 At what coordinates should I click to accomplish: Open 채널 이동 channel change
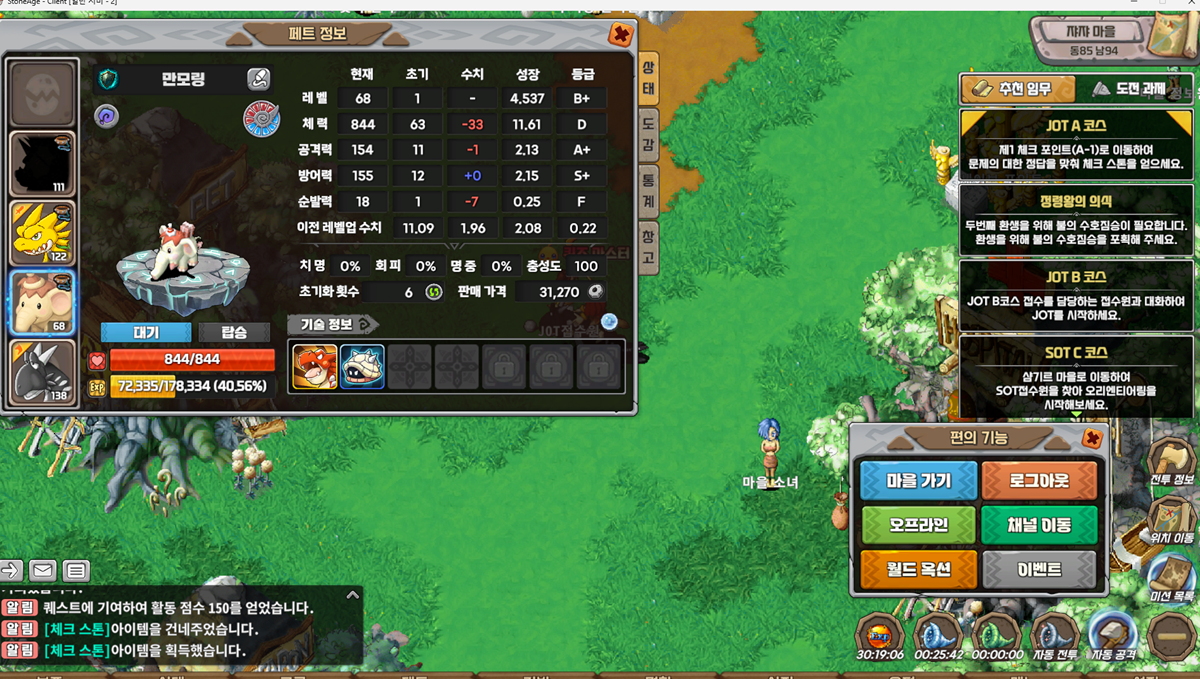pyautogui.click(x=1039, y=525)
